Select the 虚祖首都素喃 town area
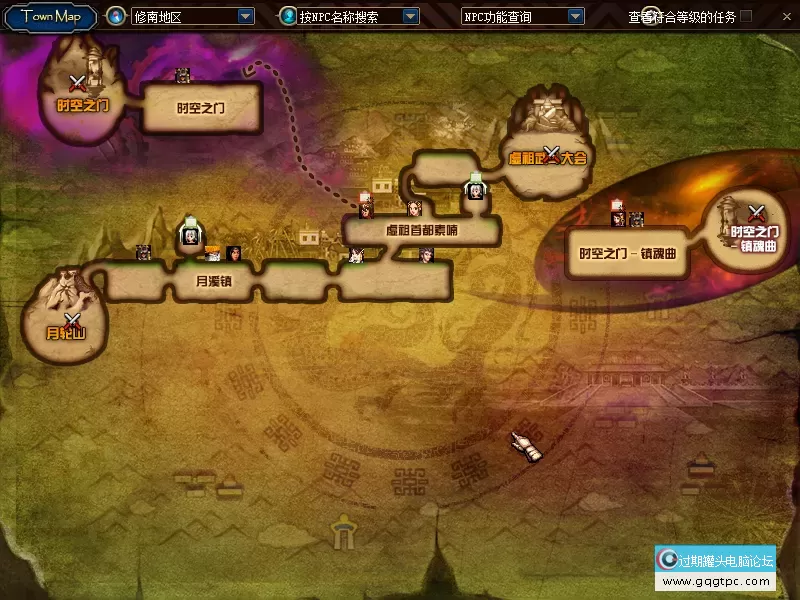 click(421, 231)
